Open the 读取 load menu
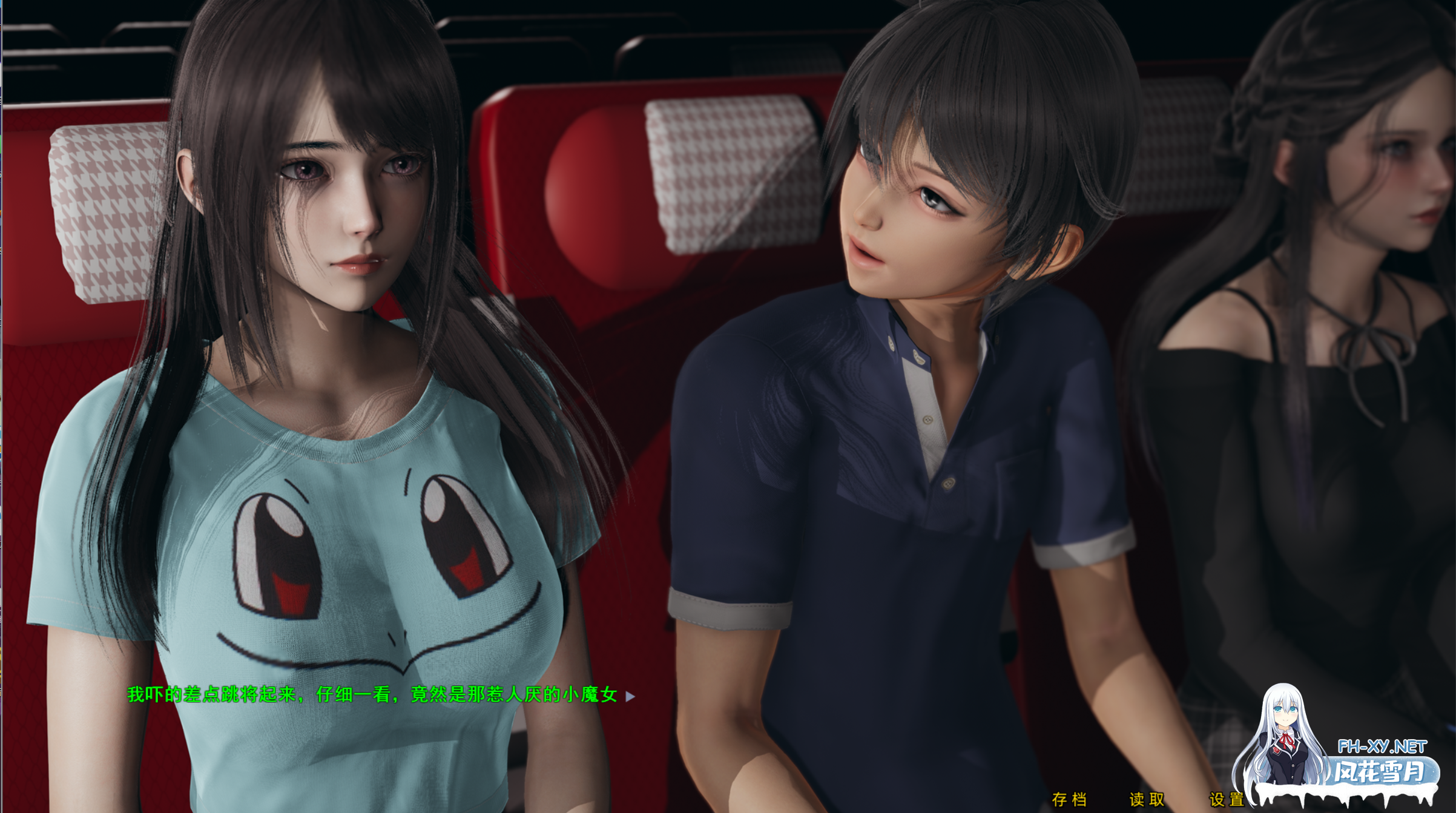Image resolution: width=1456 pixels, height=813 pixels. [1147, 800]
